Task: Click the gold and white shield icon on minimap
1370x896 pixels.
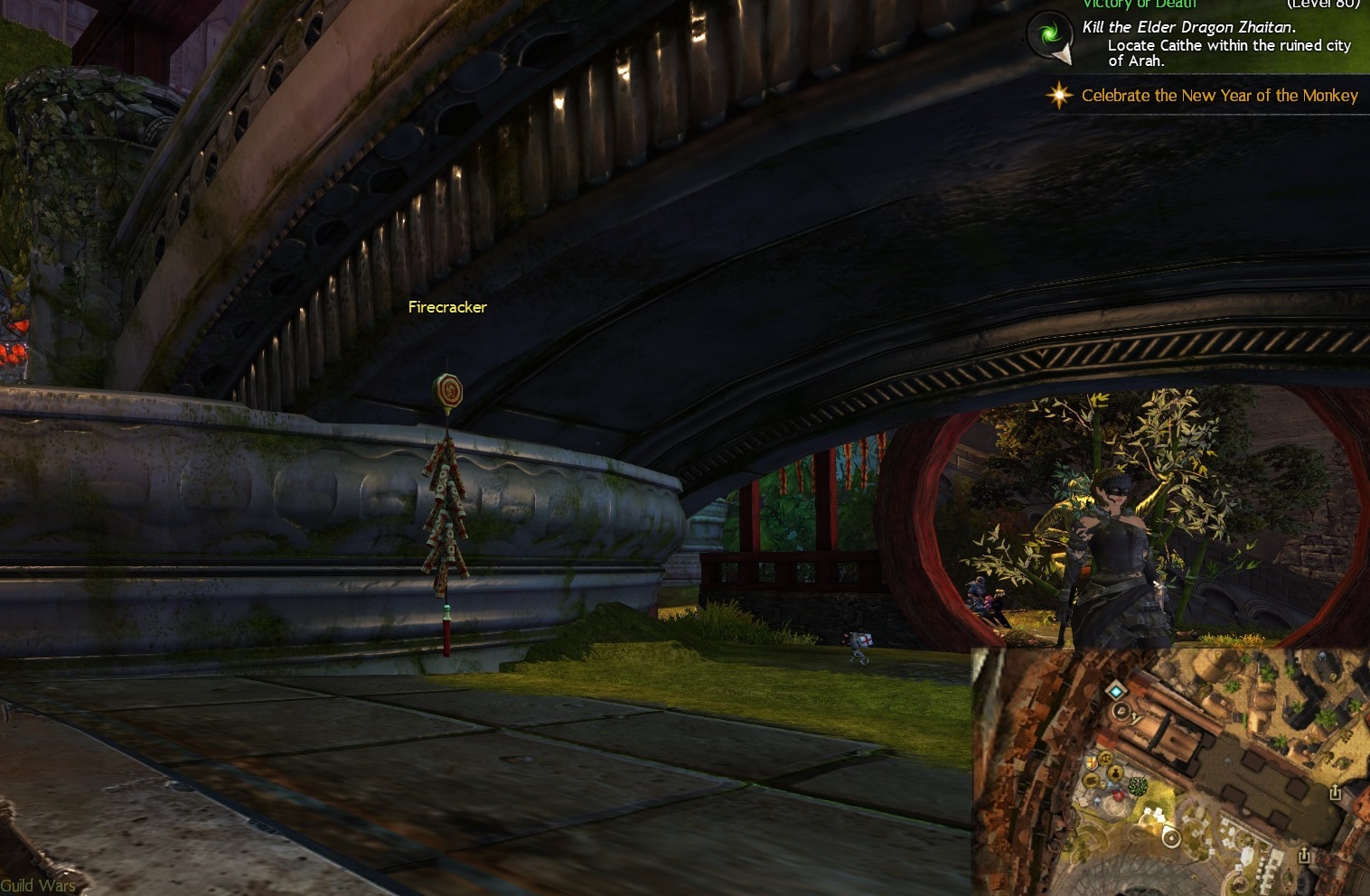Action: [1091, 761]
